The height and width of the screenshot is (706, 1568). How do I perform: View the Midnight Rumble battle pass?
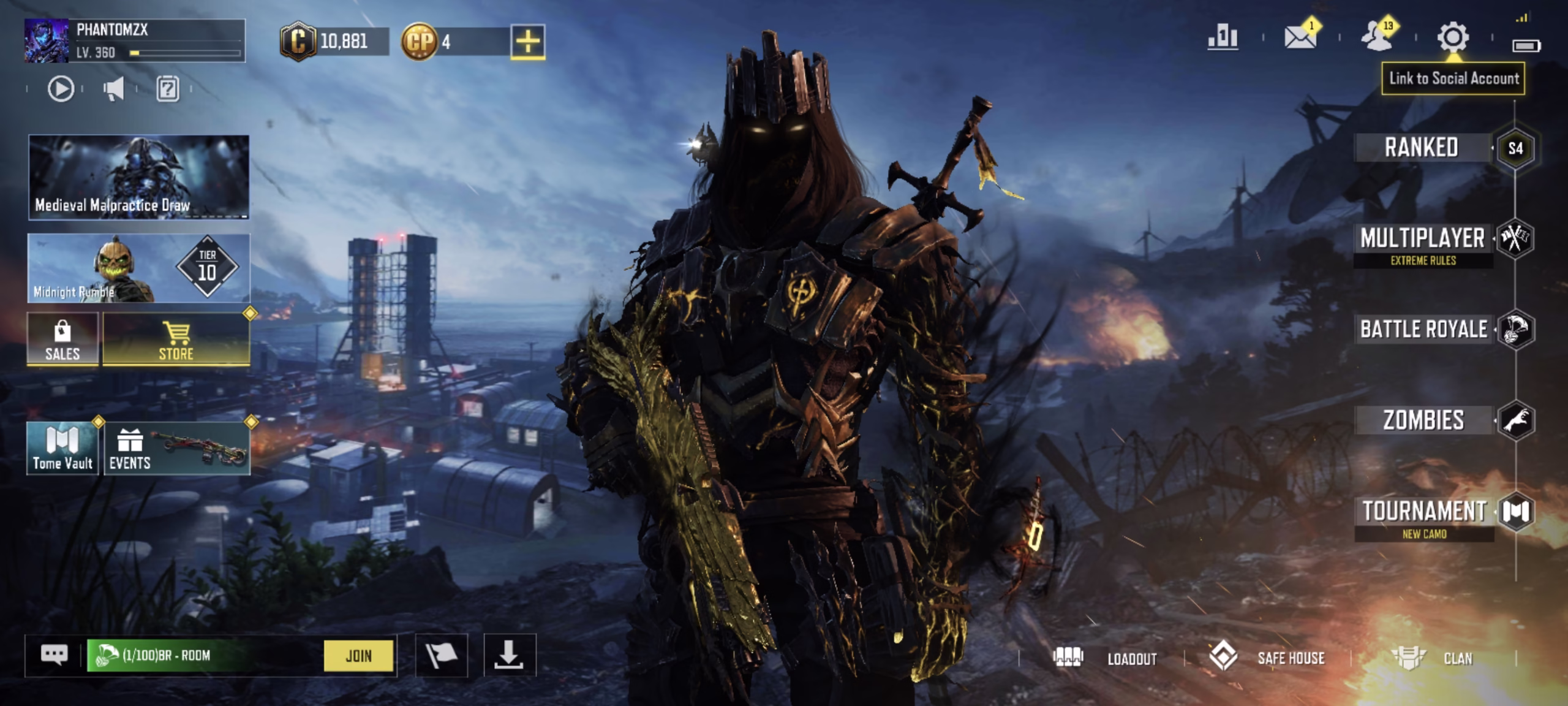pyautogui.click(x=138, y=268)
